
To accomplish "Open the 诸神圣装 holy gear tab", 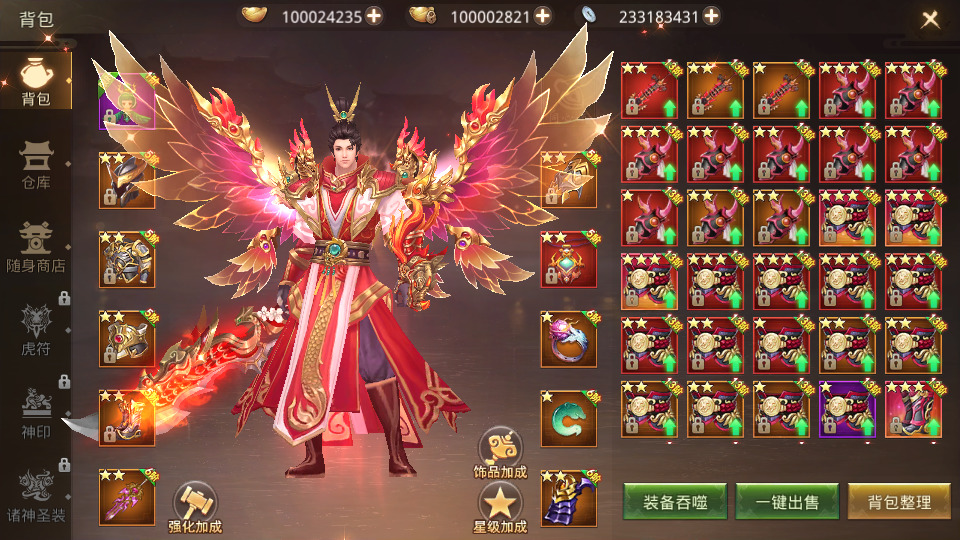I will (36, 492).
